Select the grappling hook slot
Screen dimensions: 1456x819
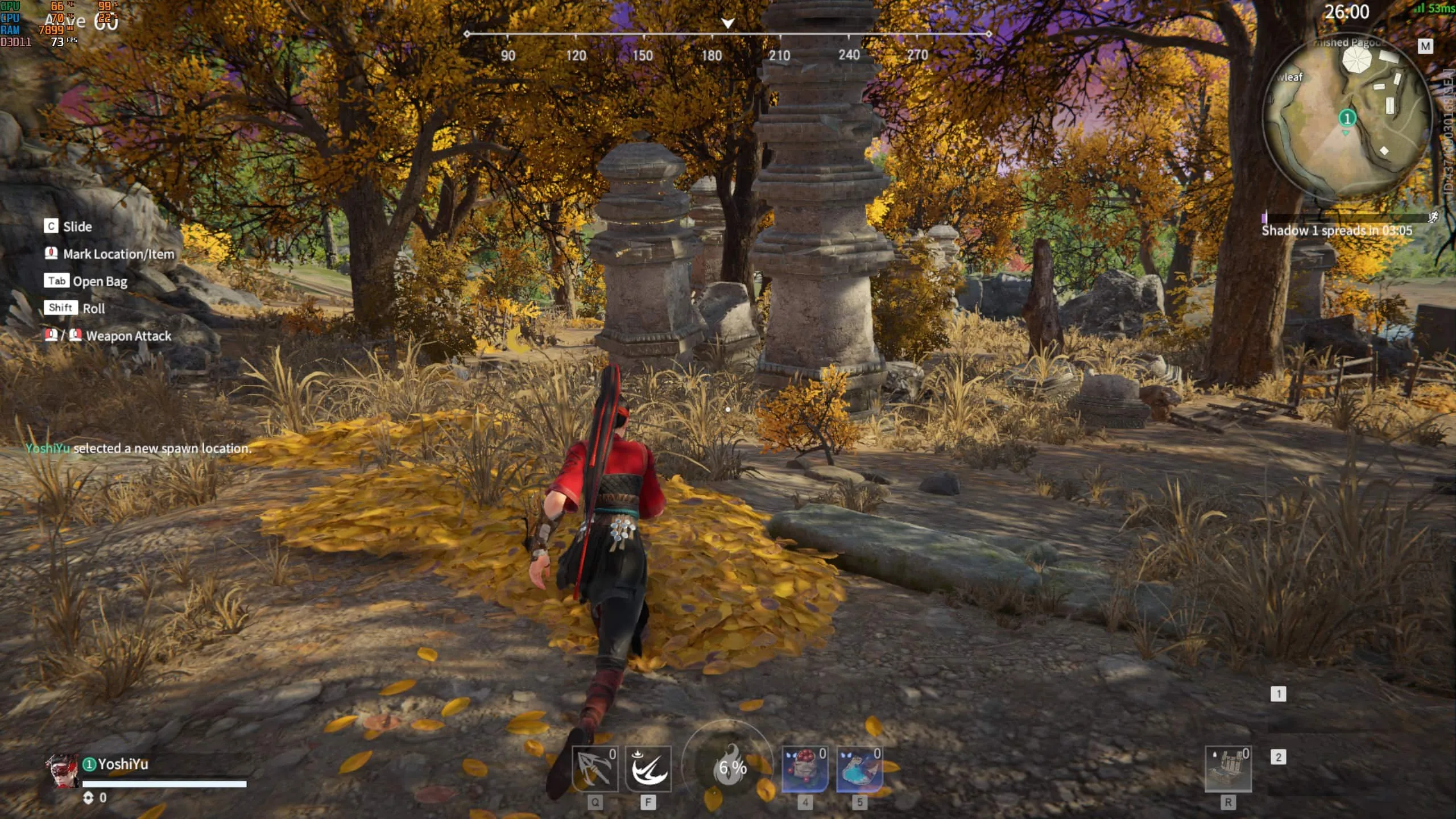point(594,769)
